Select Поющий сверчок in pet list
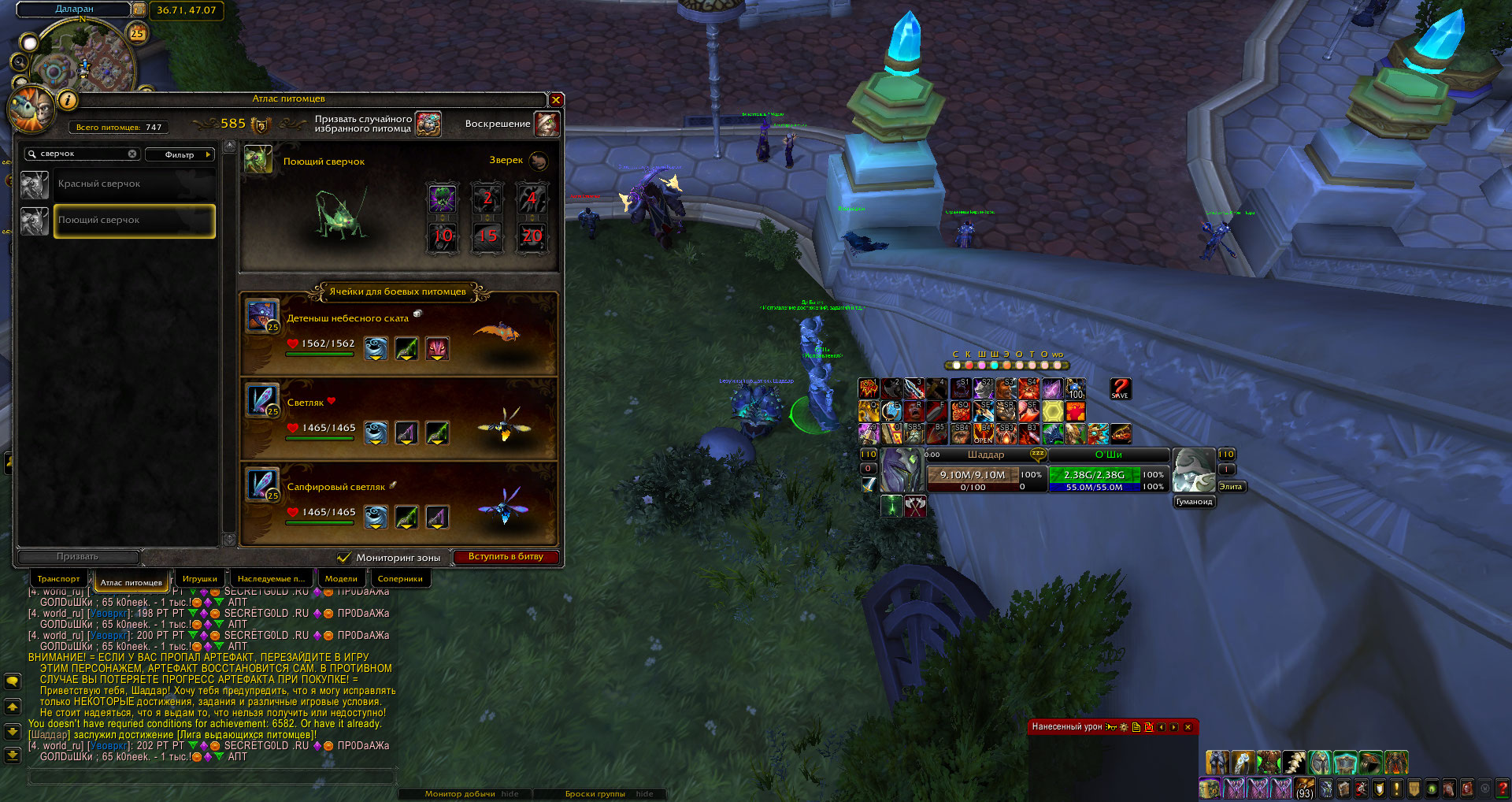The width and height of the screenshot is (1512, 802). tap(134, 221)
